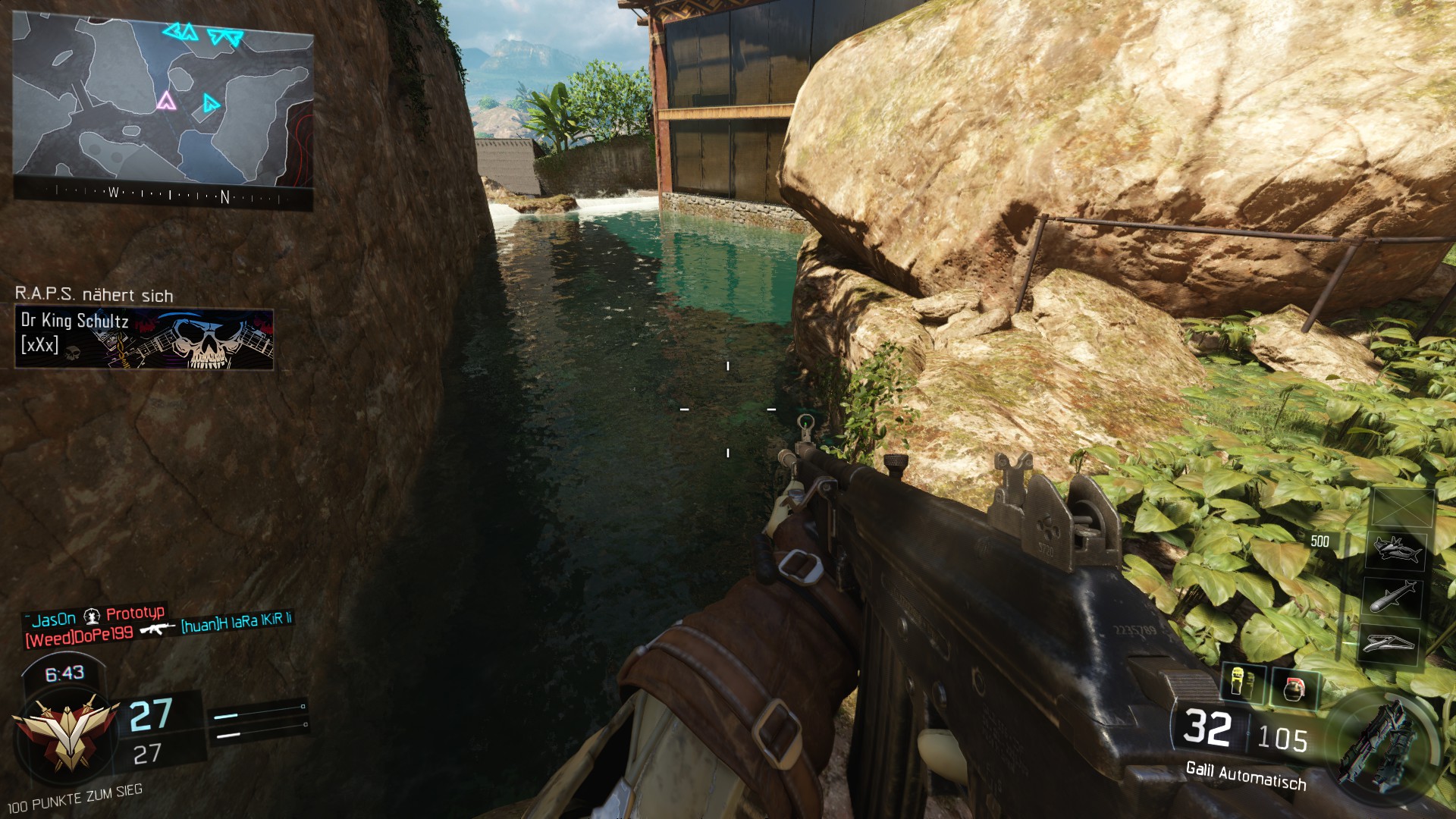
Task: Click the compass strip below the minimap
Action: coord(163,195)
